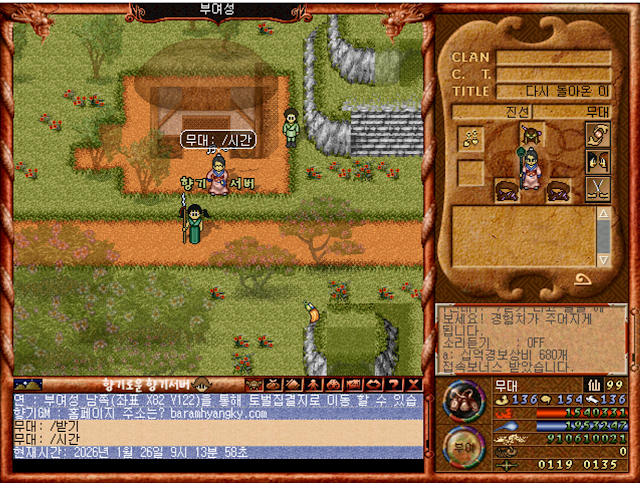Open the bag with the round pouches button
640x483 pixels.
[464, 401]
